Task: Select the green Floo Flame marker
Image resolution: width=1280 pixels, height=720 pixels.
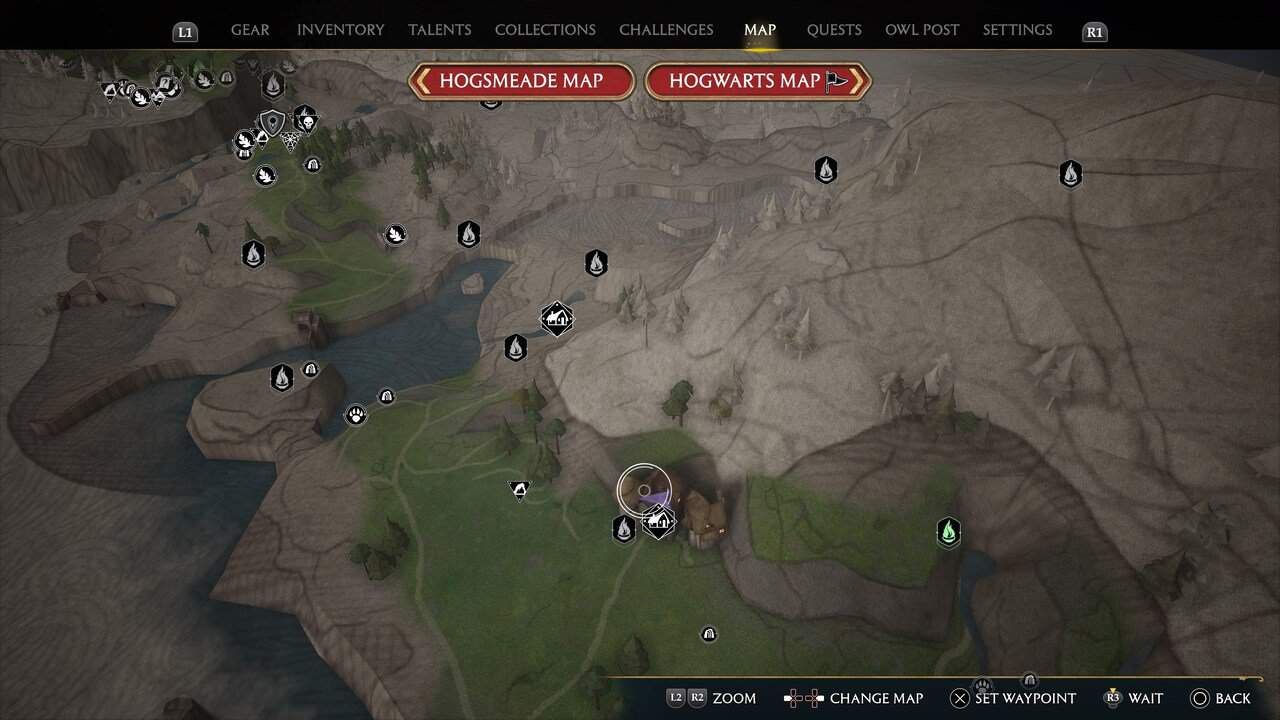Action: pyautogui.click(x=948, y=532)
